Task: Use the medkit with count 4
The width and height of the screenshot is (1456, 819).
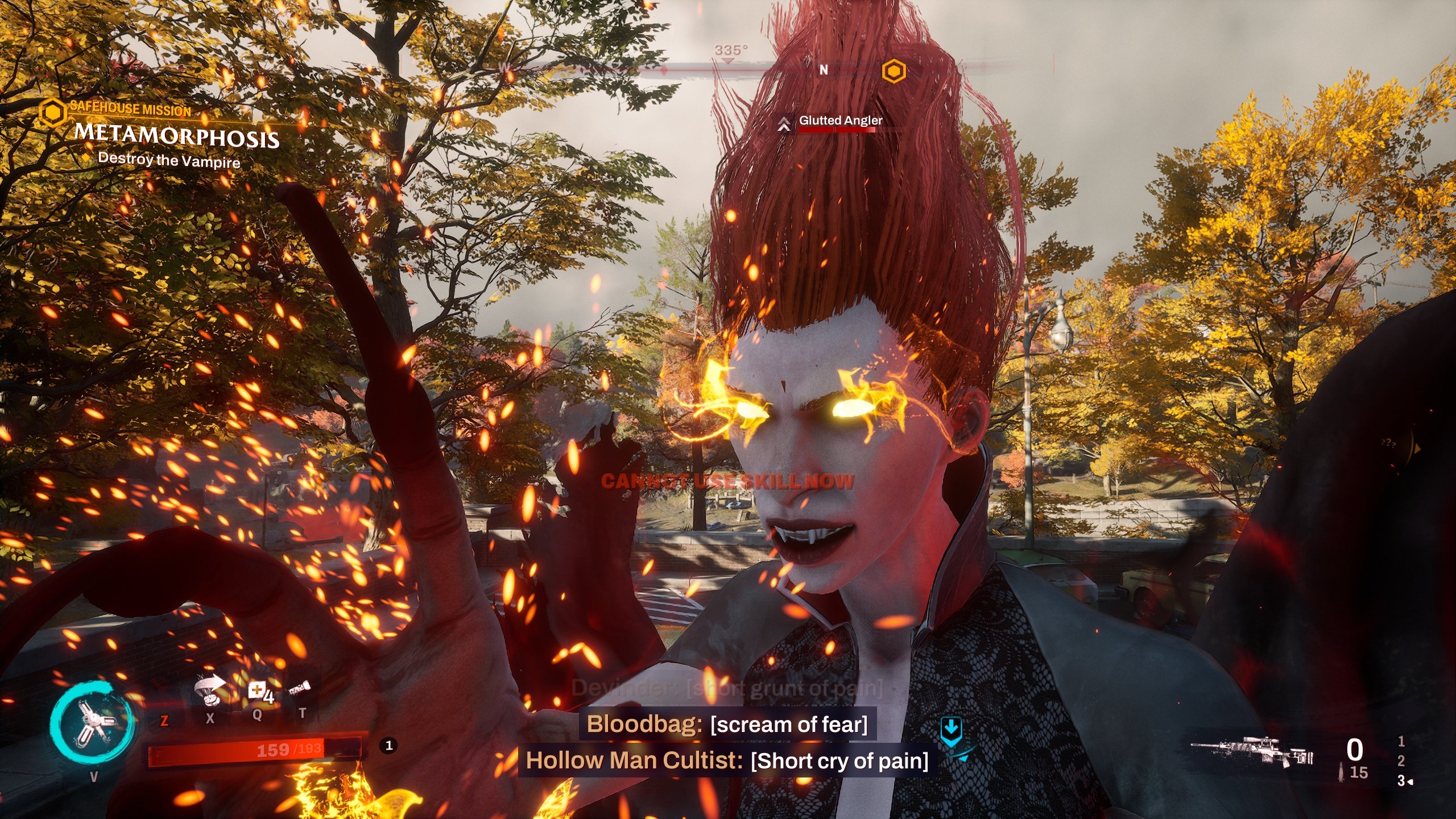Action: pos(259,693)
